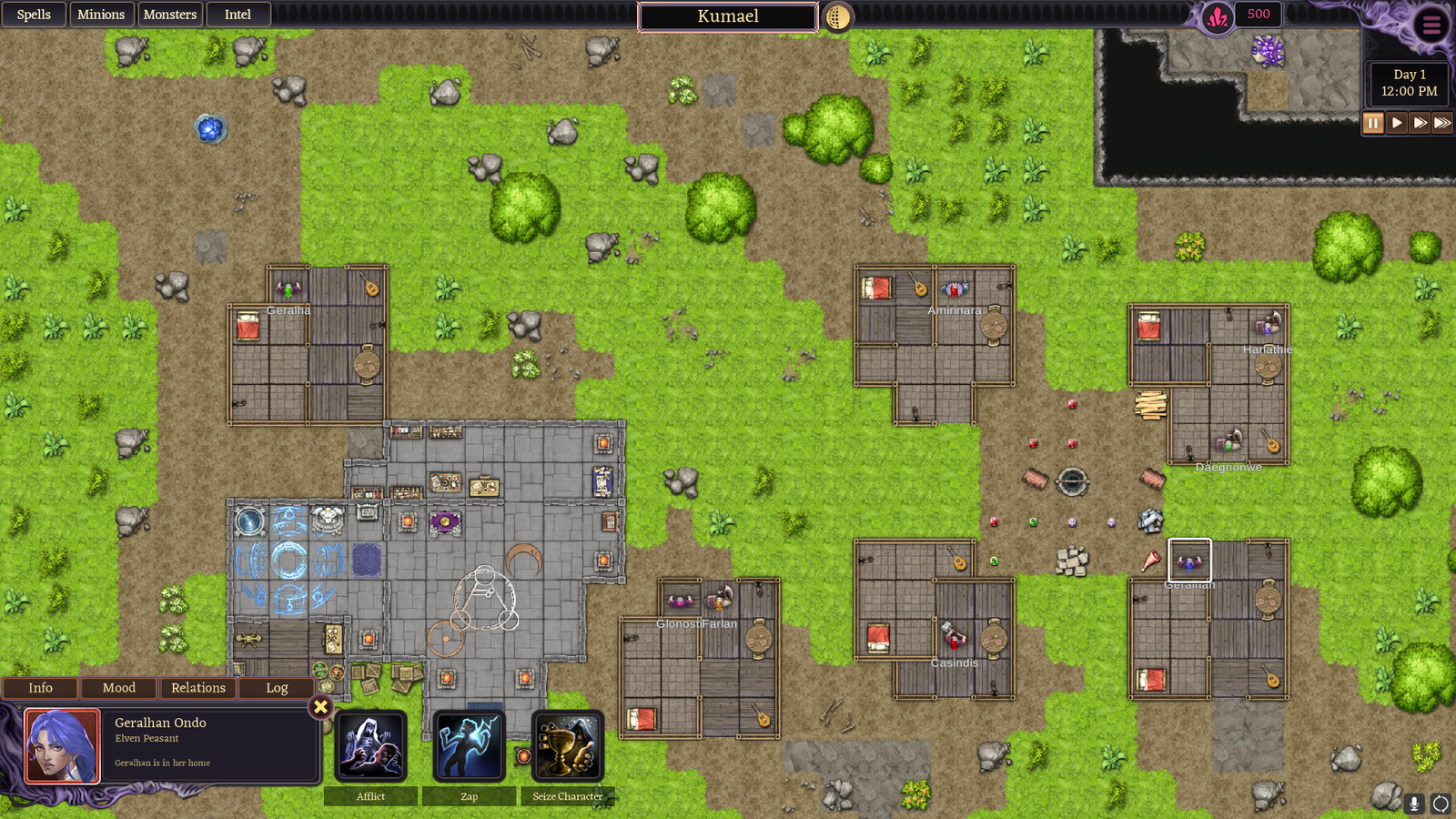The height and width of the screenshot is (819, 1456).
Task: Switch to the Log tab
Action: point(277,688)
